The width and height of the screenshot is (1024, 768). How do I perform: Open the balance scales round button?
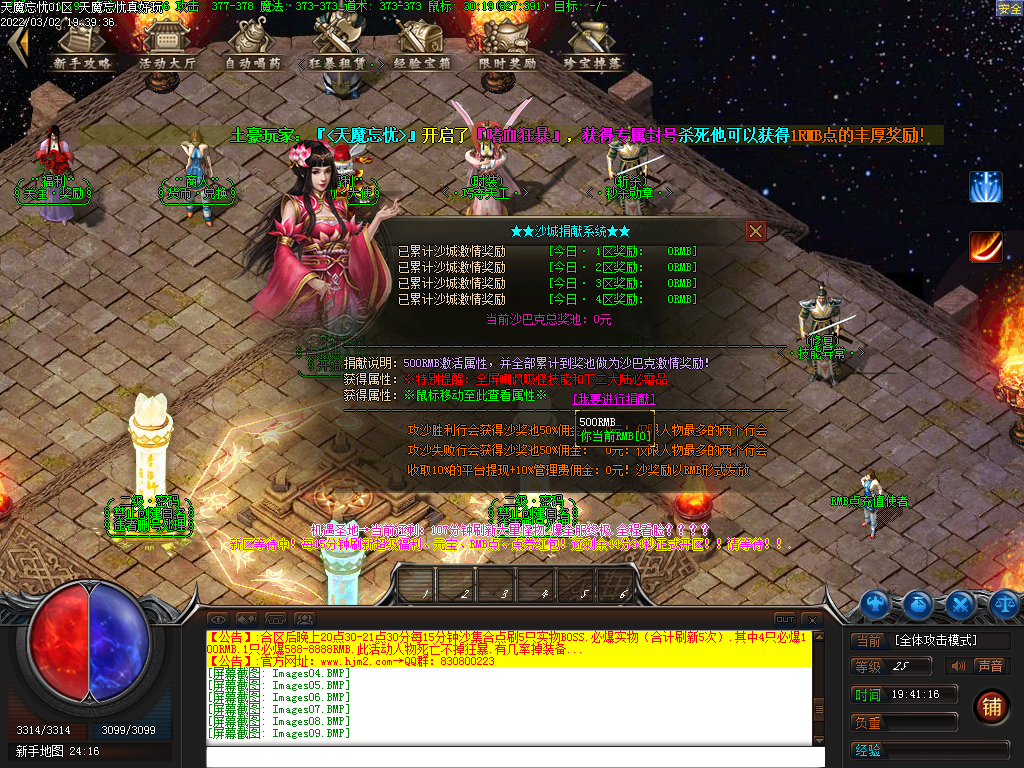point(1003,603)
